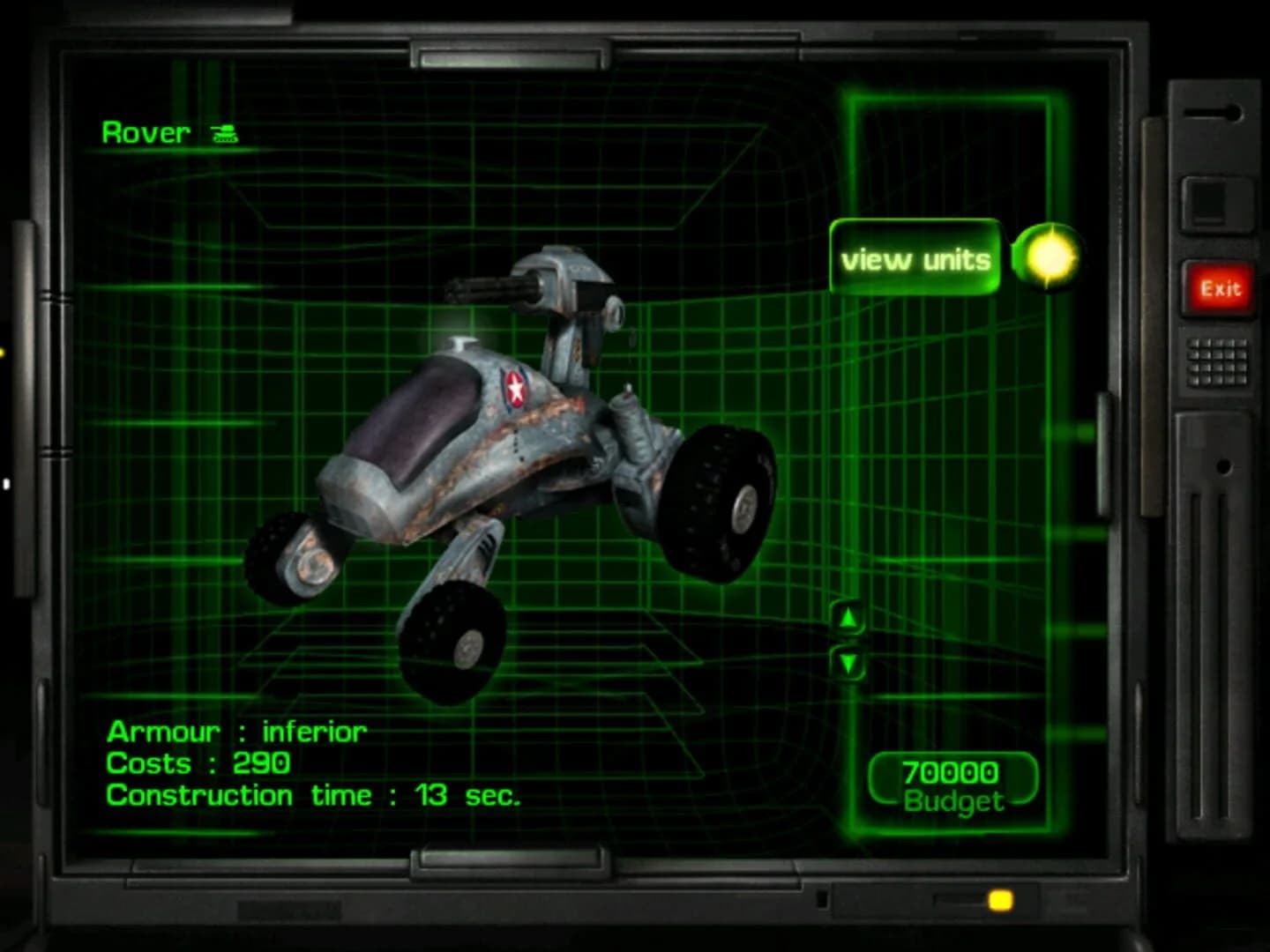Click the tank icon beside Rover
This screenshot has height=952, width=1270.
pyautogui.click(x=223, y=134)
